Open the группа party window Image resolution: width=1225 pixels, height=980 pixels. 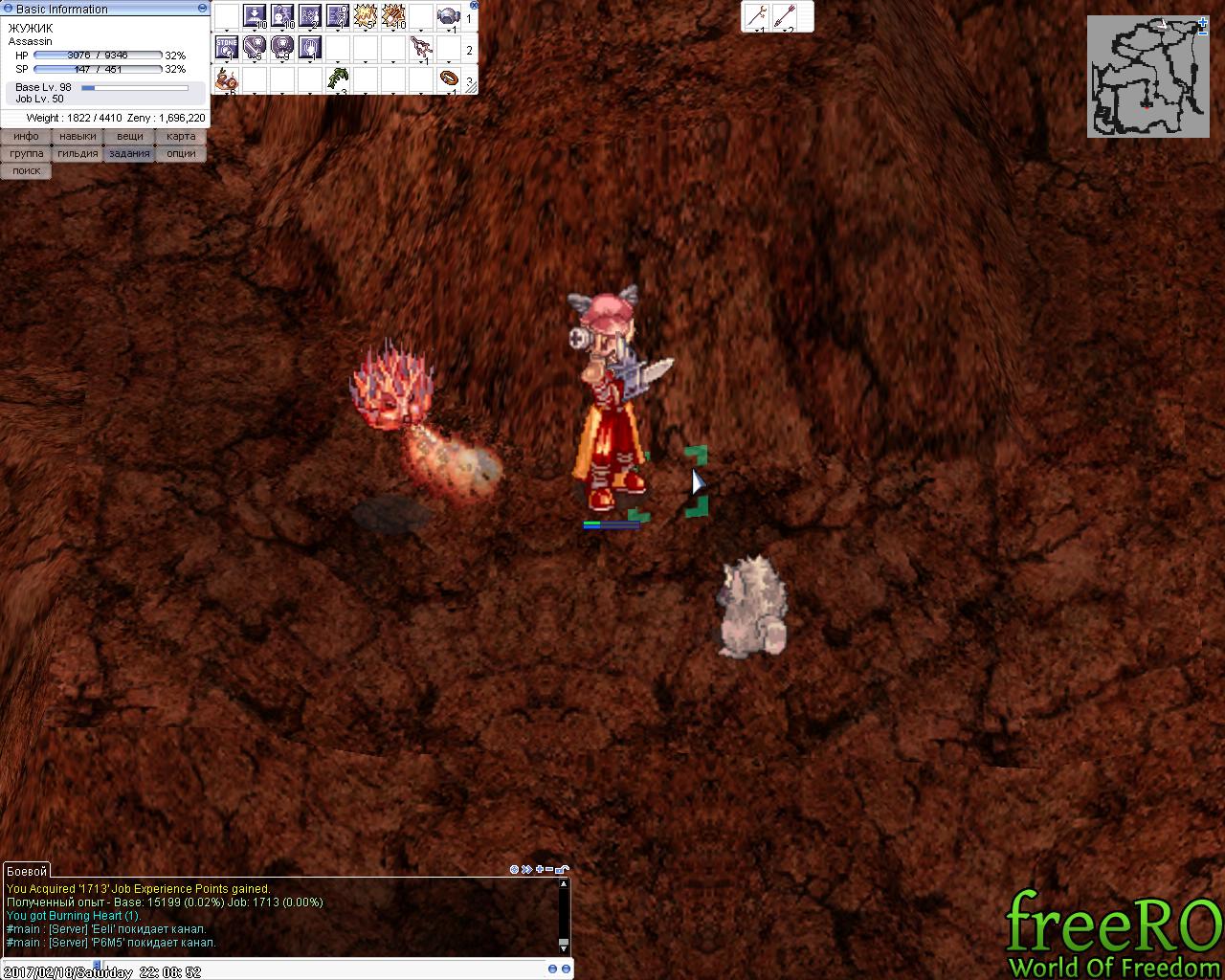click(26, 154)
